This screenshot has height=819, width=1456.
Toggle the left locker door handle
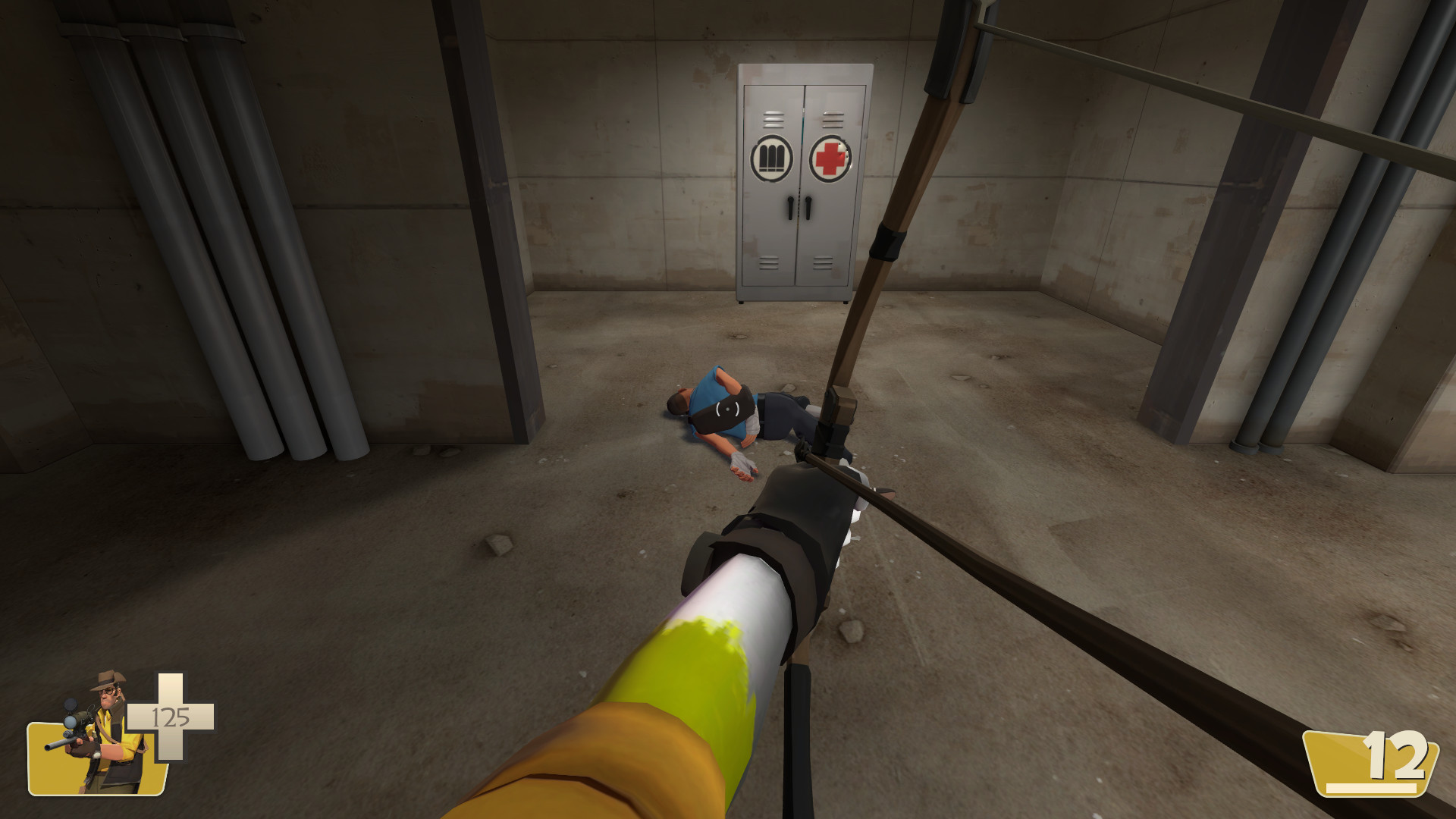(790, 206)
